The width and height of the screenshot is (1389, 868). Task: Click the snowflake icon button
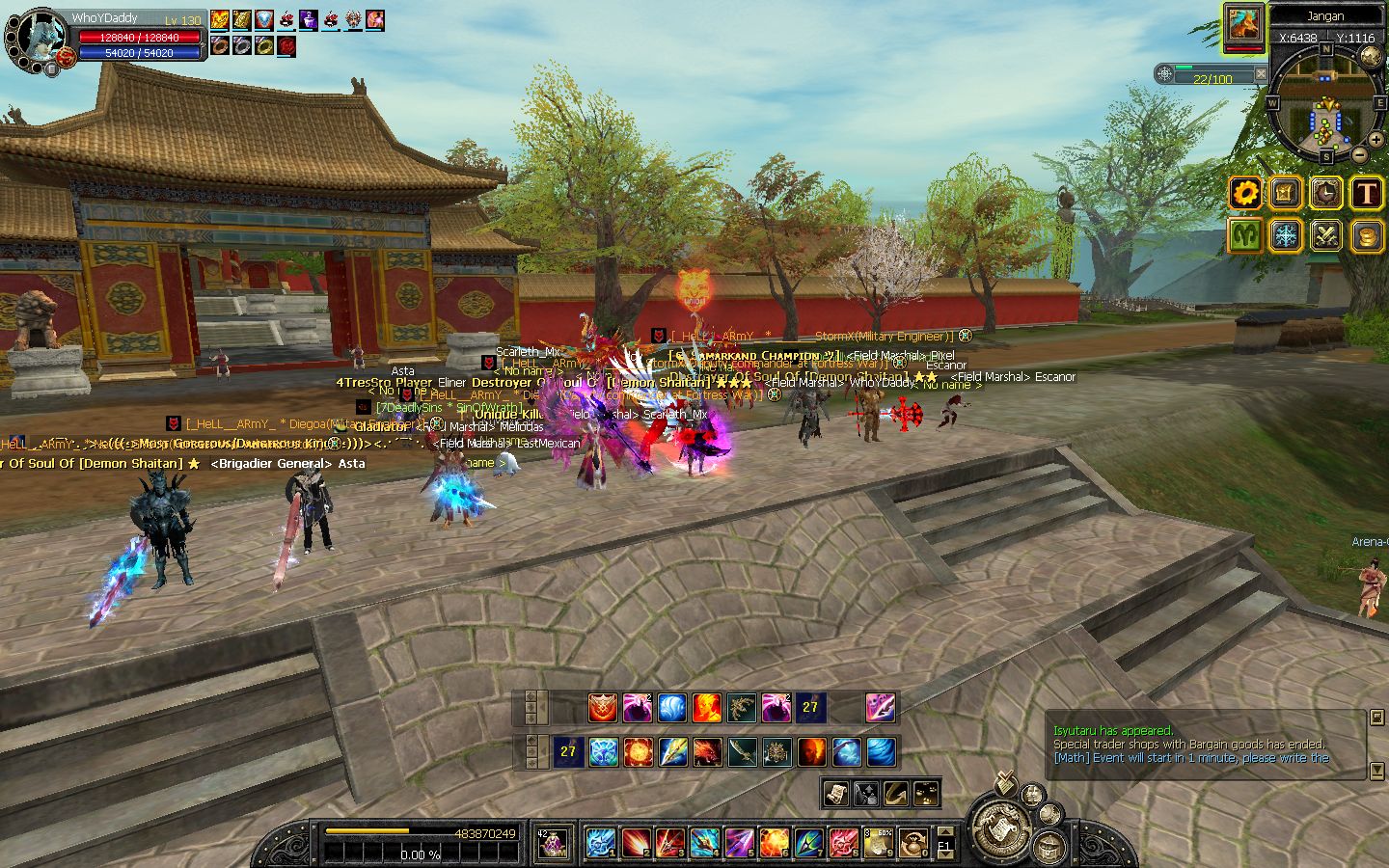[1285, 235]
